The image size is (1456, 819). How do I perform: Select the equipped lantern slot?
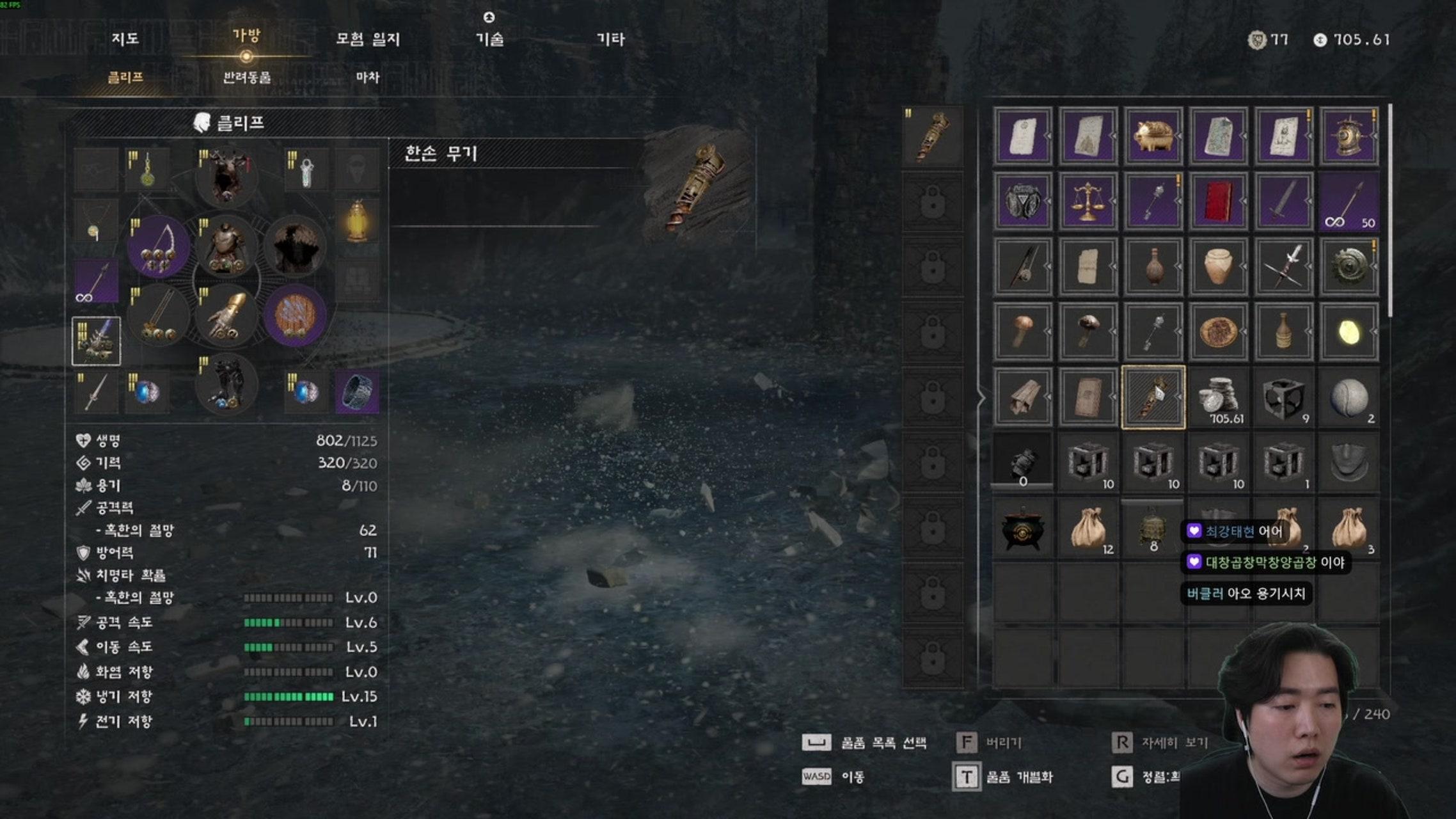pyautogui.click(x=357, y=221)
